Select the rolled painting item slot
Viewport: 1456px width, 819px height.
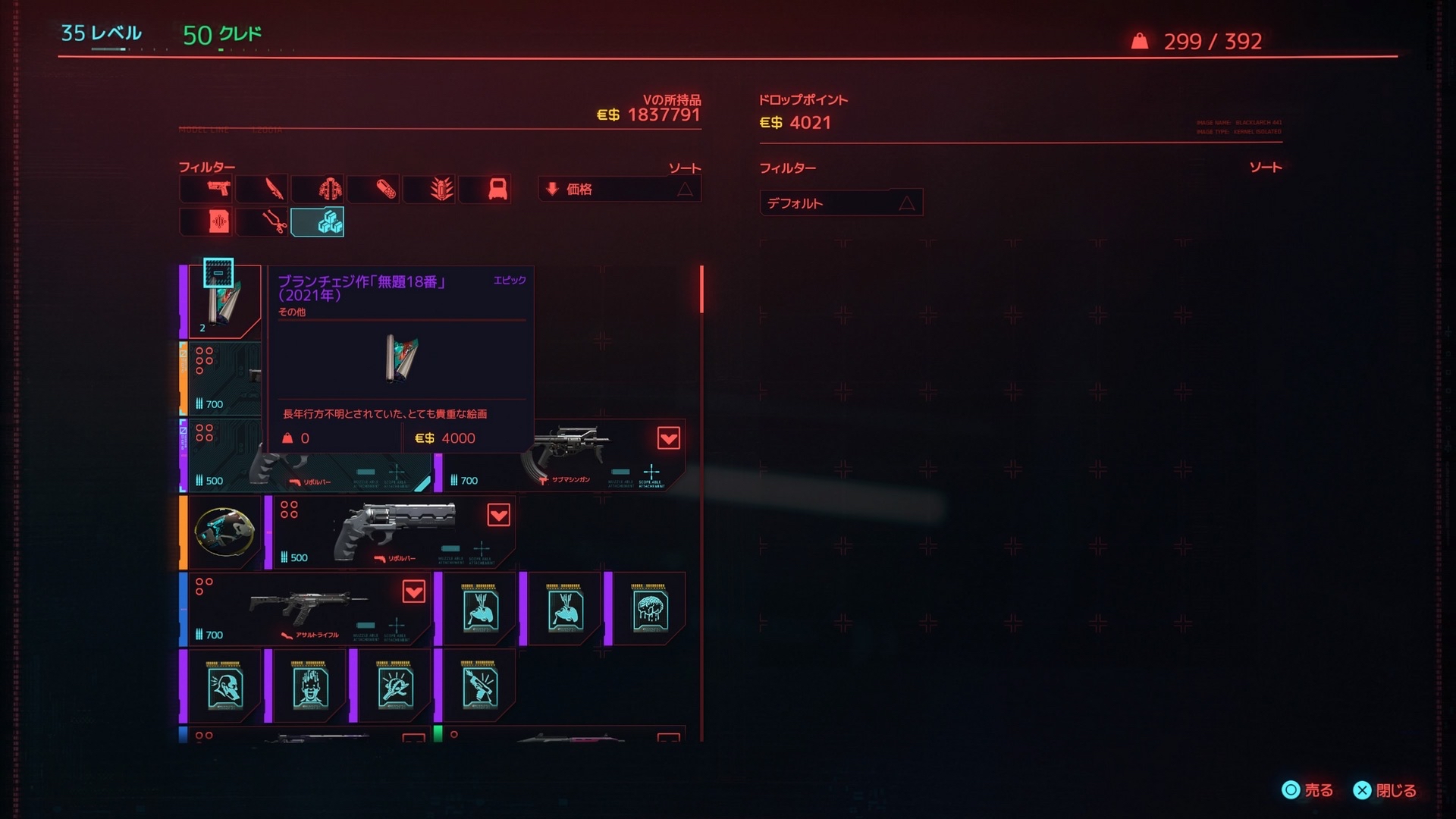[224, 302]
